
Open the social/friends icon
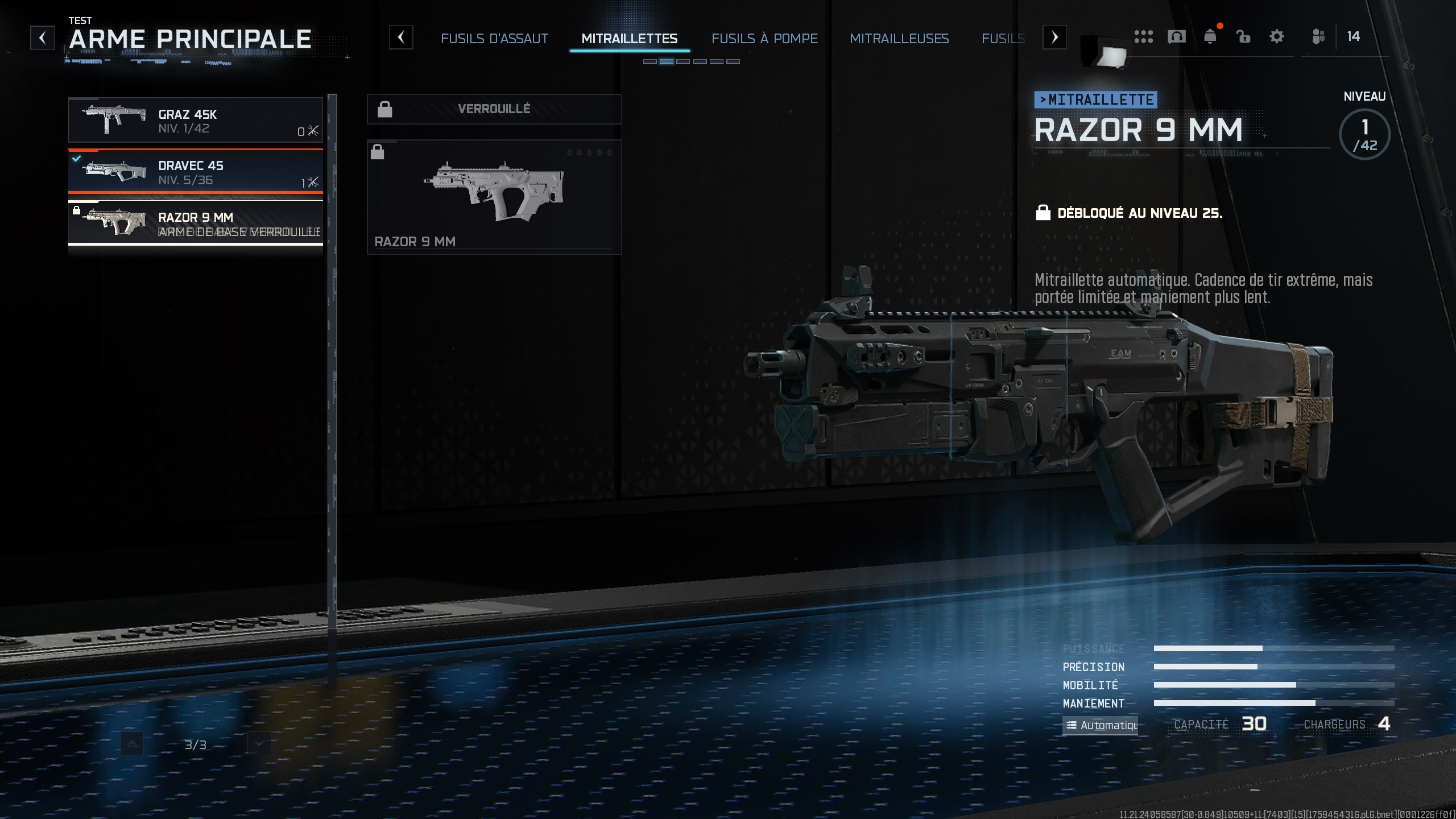point(1318,36)
